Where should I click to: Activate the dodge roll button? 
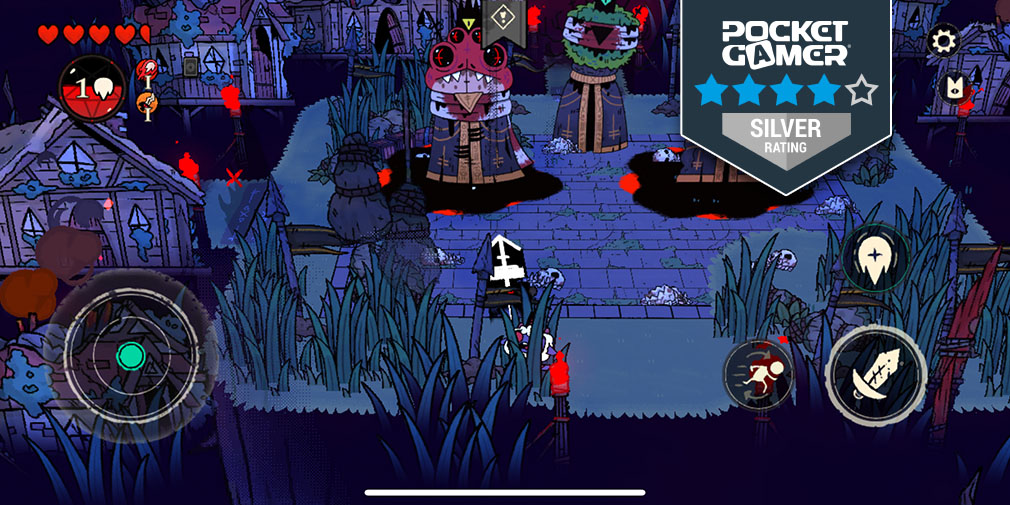point(757,375)
